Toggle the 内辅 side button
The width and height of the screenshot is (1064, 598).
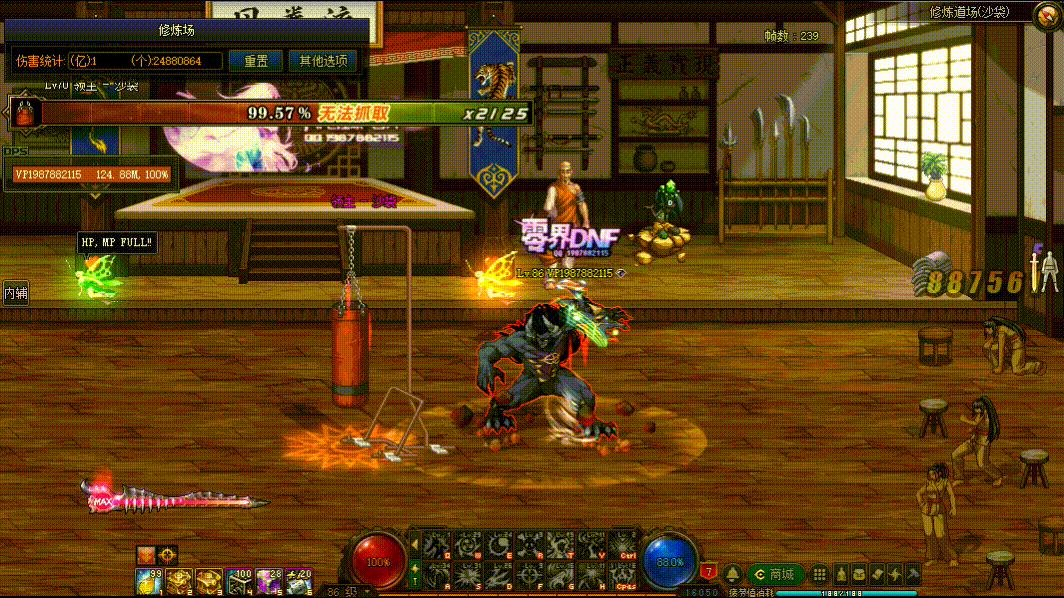pos(15,293)
